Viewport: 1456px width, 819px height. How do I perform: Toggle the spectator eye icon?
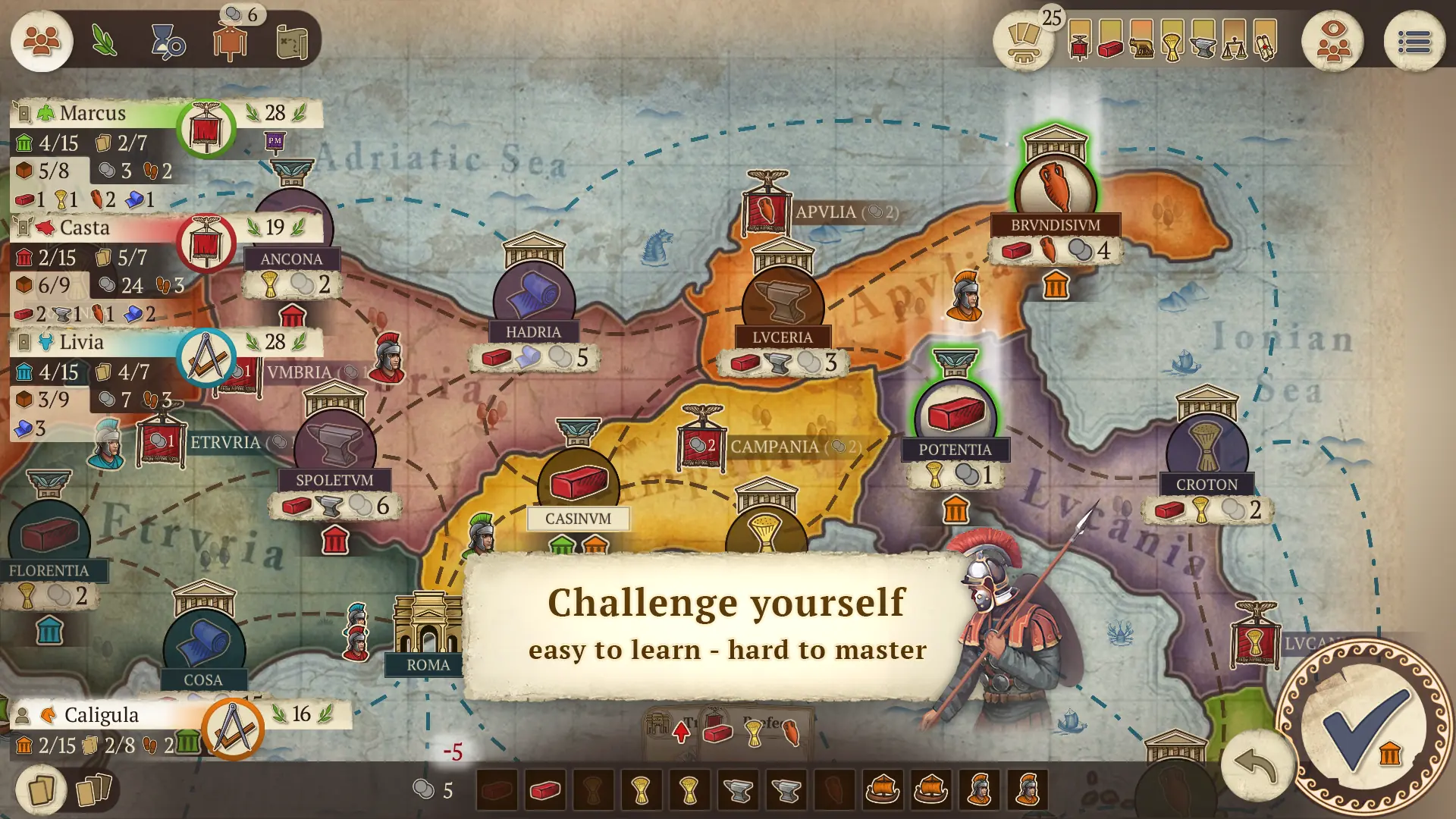click(1332, 42)
